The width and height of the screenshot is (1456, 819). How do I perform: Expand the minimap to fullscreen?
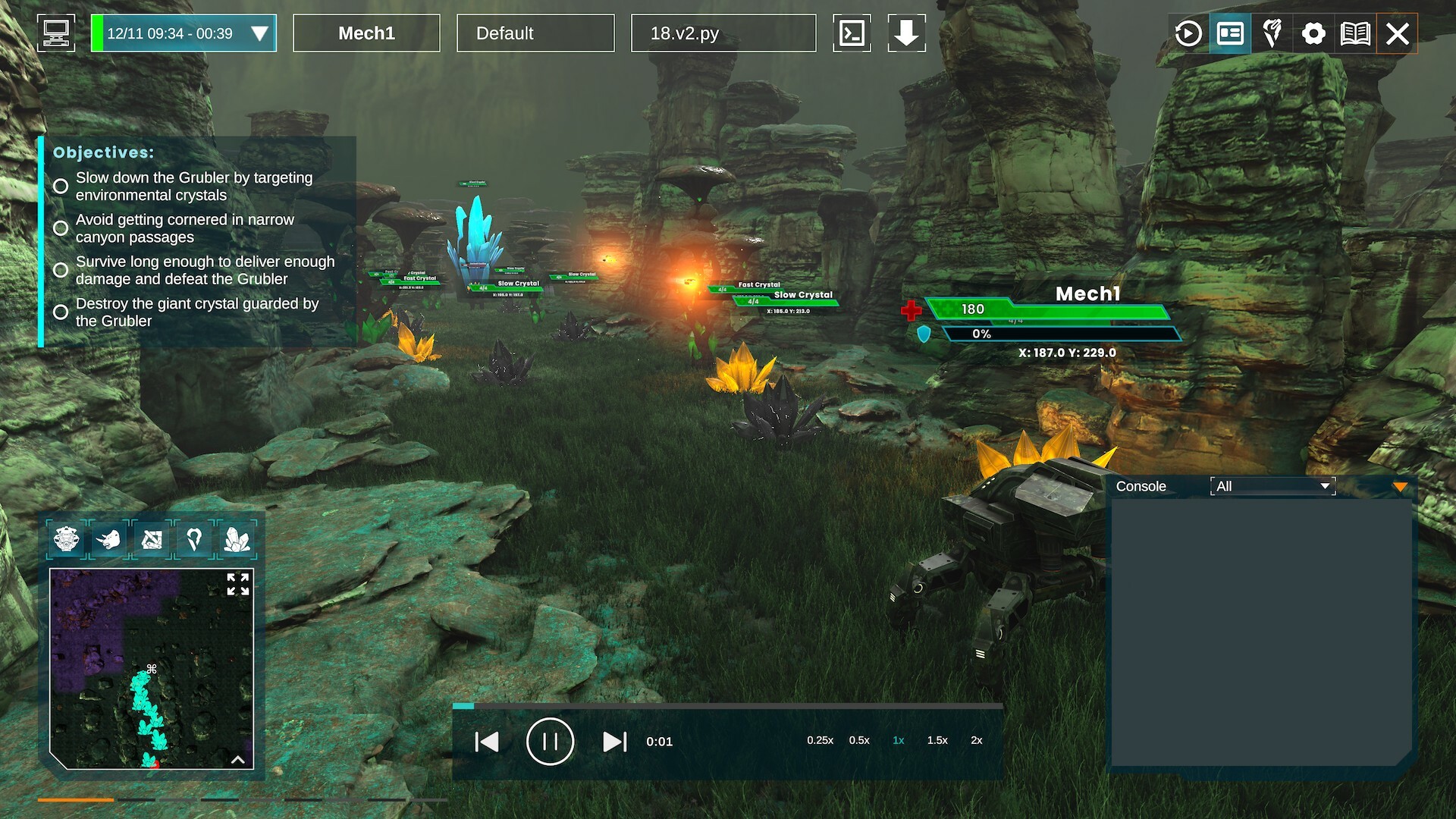pyautogui.click(x=240, y=585)
